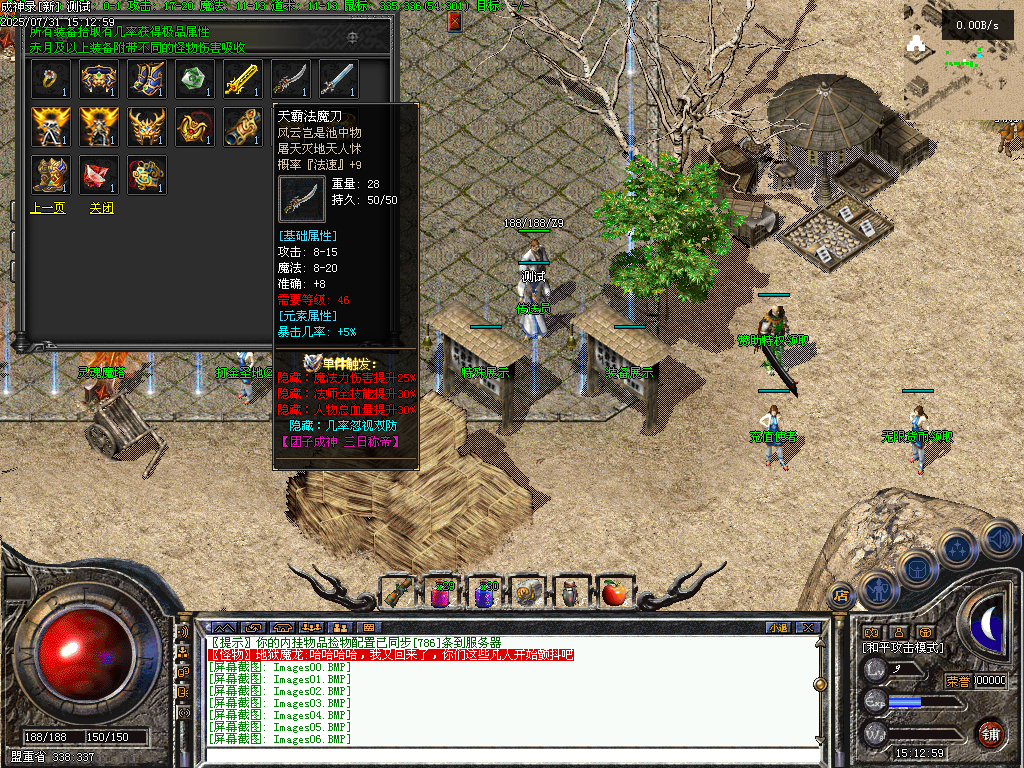The height and width of the screenshot is (768, 1024).
Task: Open the round 铺 stall button
Action: (990, 732)
